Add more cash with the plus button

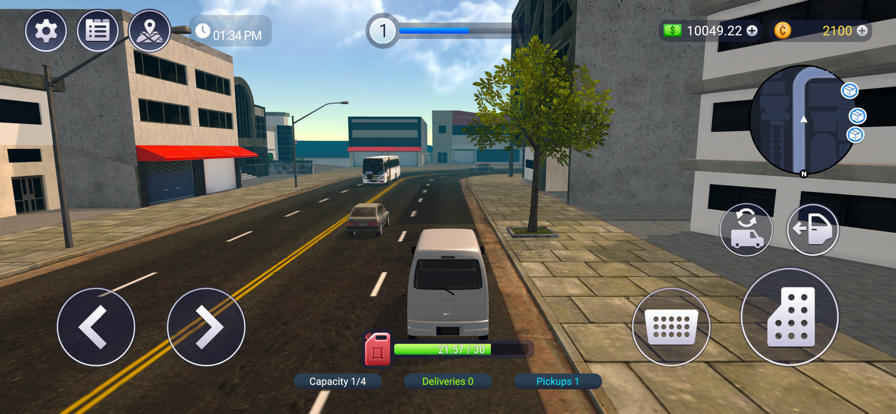click(x=752, y=31)
